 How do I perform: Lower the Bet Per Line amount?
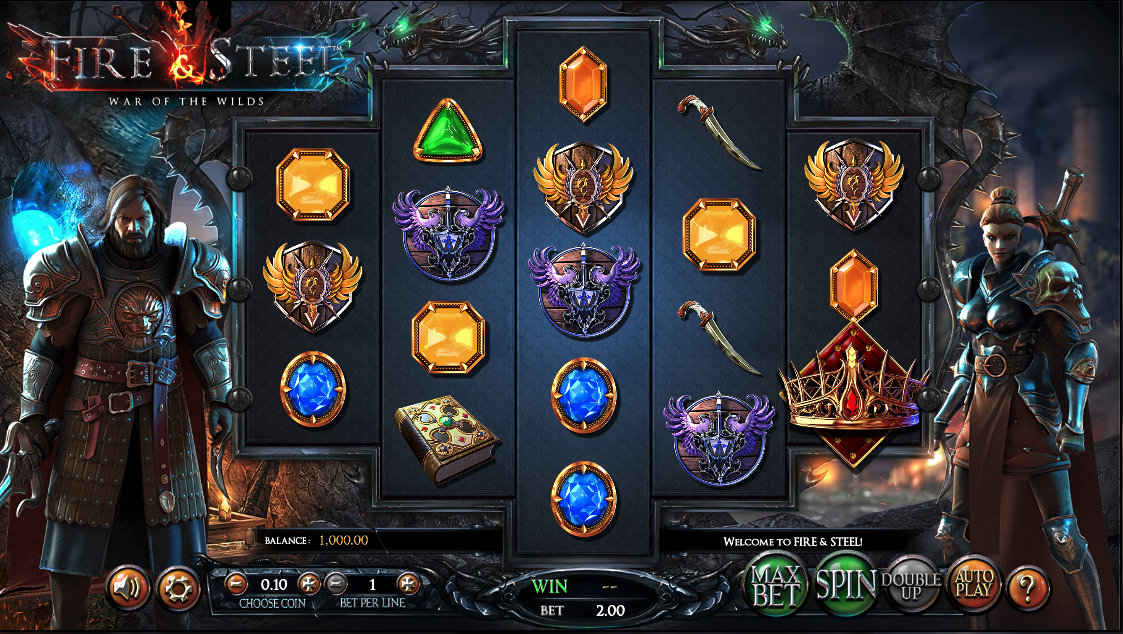[337, 584]
